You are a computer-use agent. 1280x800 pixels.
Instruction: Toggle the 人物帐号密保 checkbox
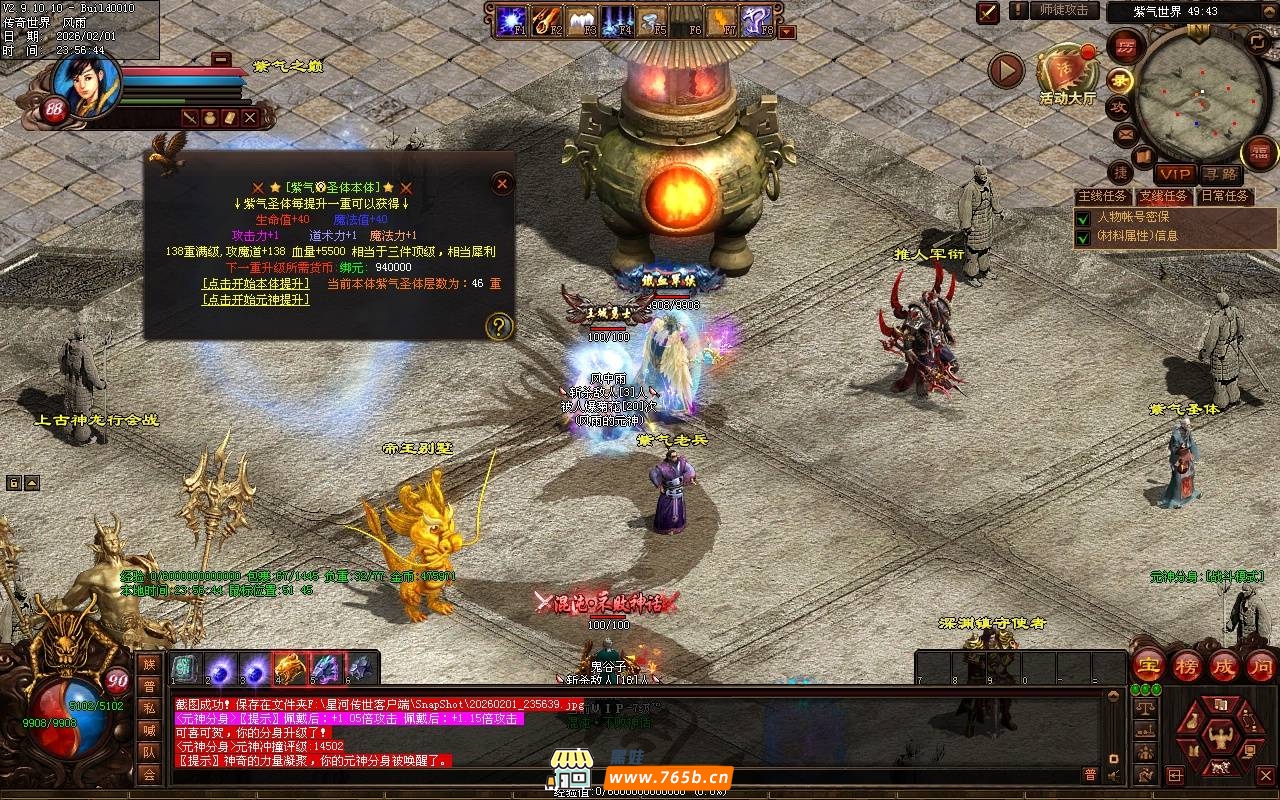[1082, 217]
